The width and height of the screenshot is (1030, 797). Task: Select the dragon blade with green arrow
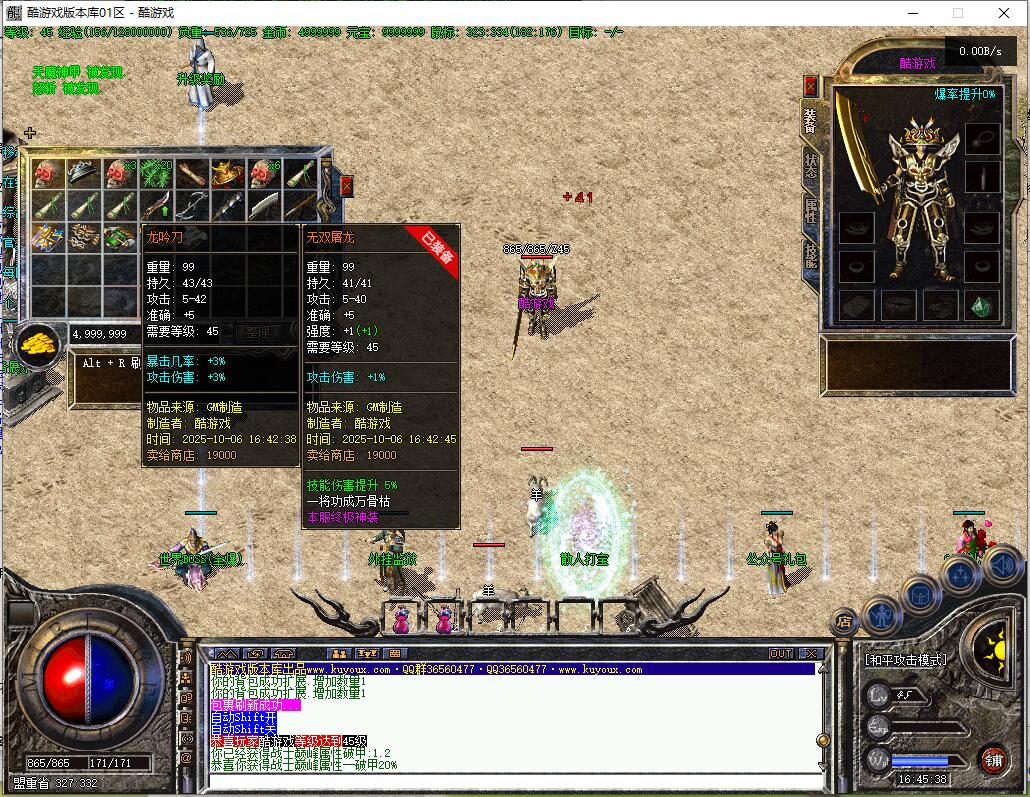pyautogui.click(x=156, y=206)
